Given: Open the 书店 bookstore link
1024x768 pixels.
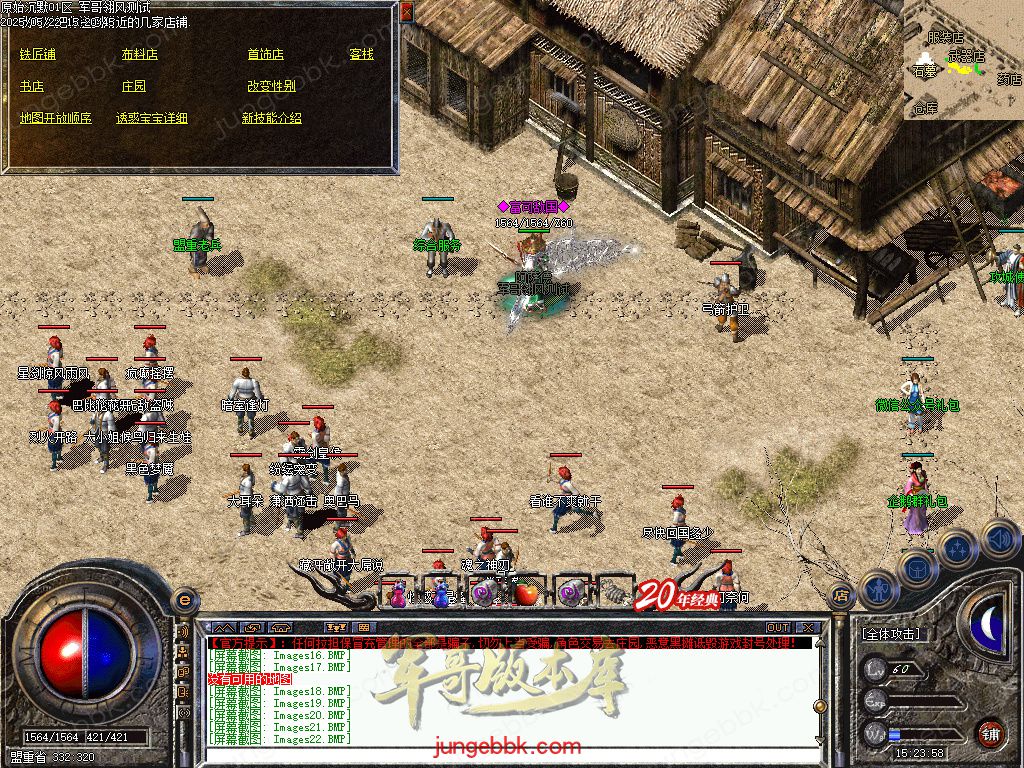Looking at the screenshot, I should [x=31, y=86].
